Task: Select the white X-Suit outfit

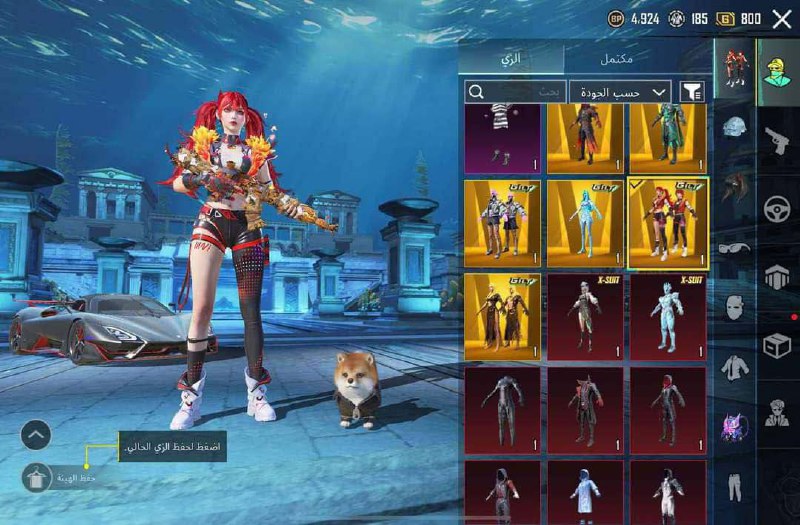Action: [668, 316]
